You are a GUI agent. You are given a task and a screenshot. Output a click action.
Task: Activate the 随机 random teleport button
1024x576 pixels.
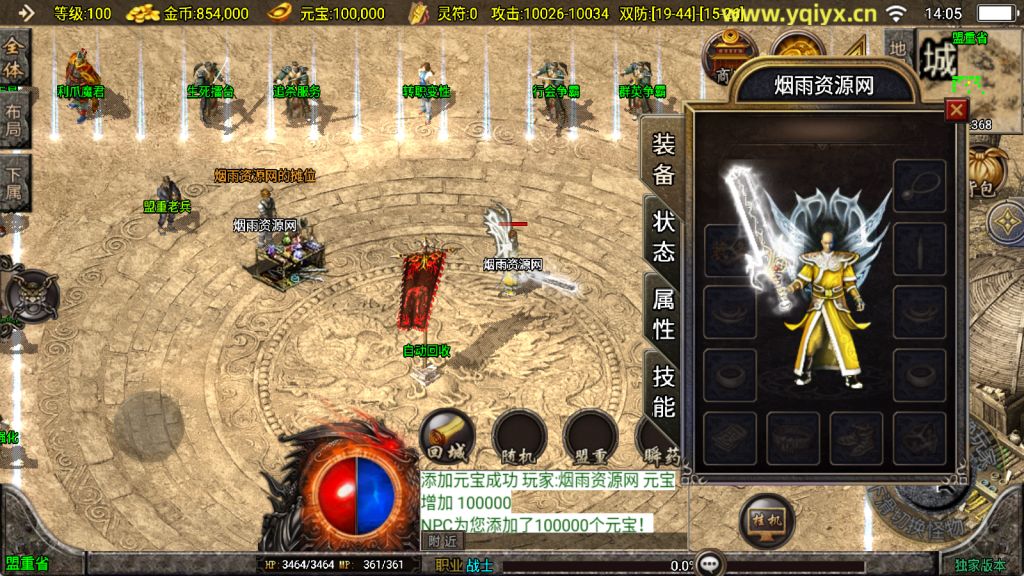click(x=519, y=436)
